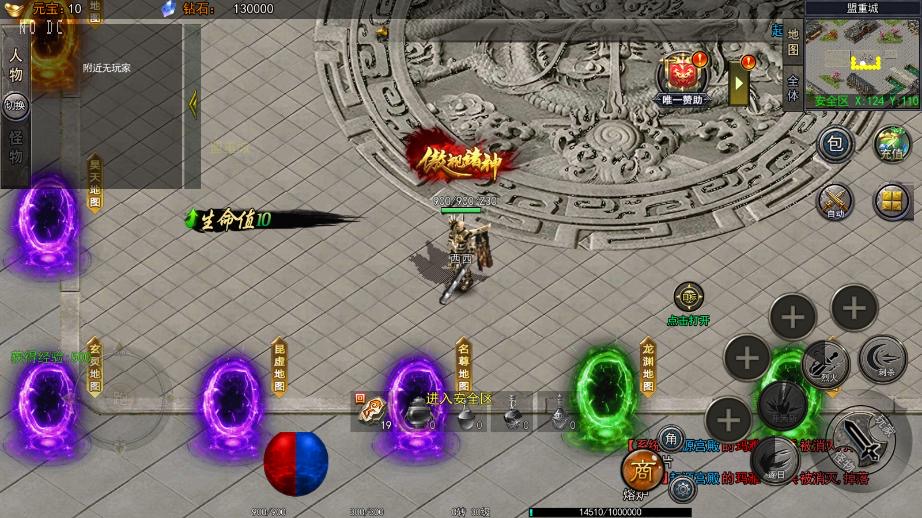Viewport: 922px width, 518px height.
Task: Switch to the 全体 tab
Action: coord(793,88)
